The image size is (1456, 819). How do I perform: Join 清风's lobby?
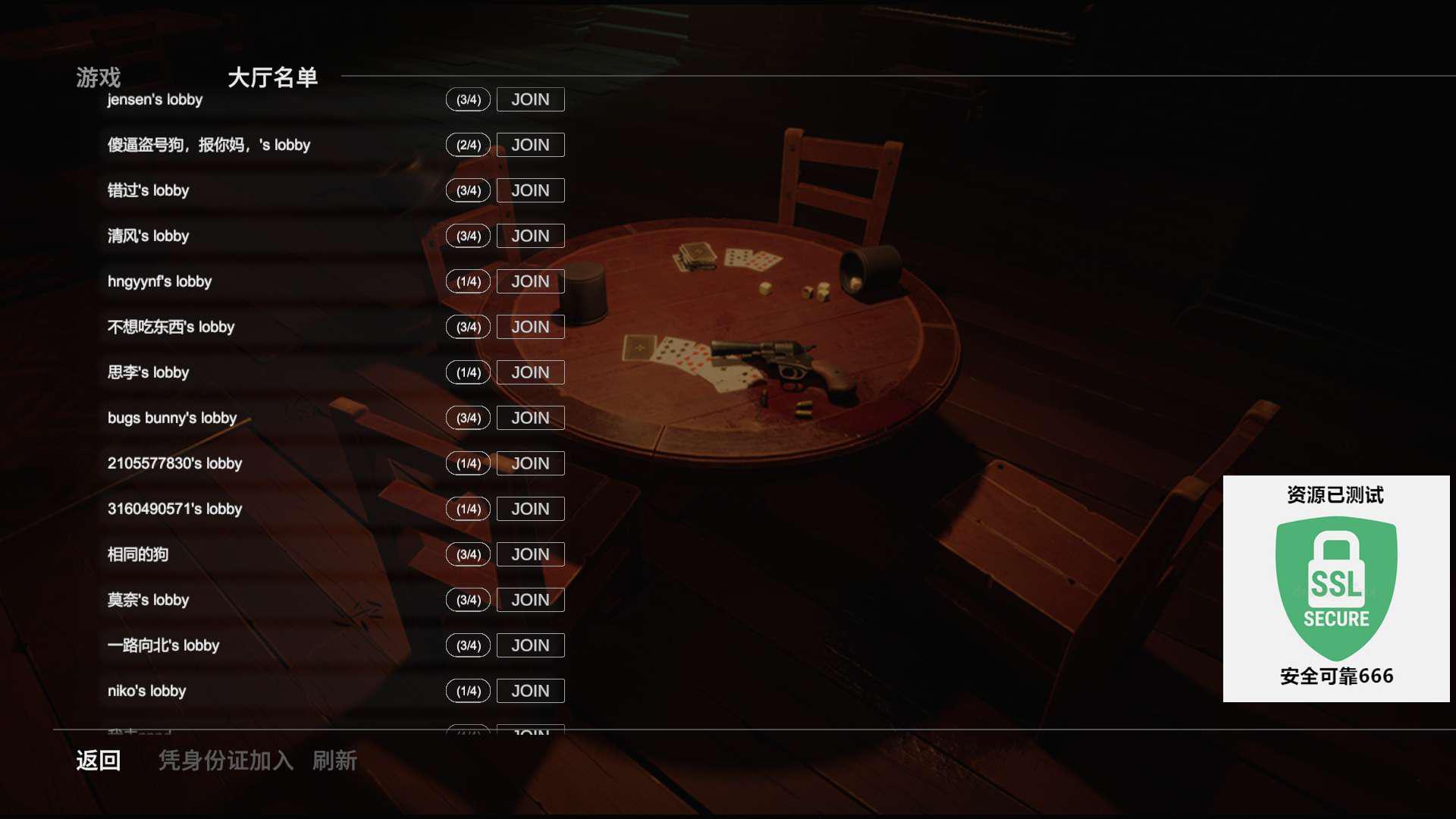point(530,236)
